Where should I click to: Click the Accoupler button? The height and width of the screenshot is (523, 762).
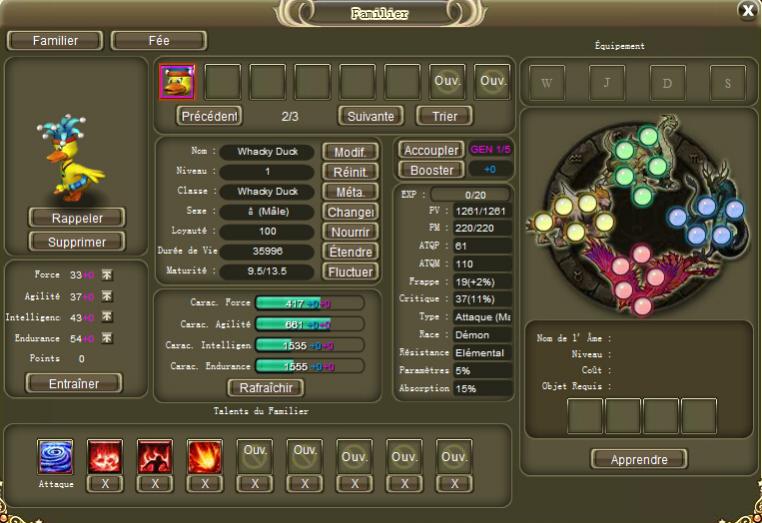(x=430, y=150)
